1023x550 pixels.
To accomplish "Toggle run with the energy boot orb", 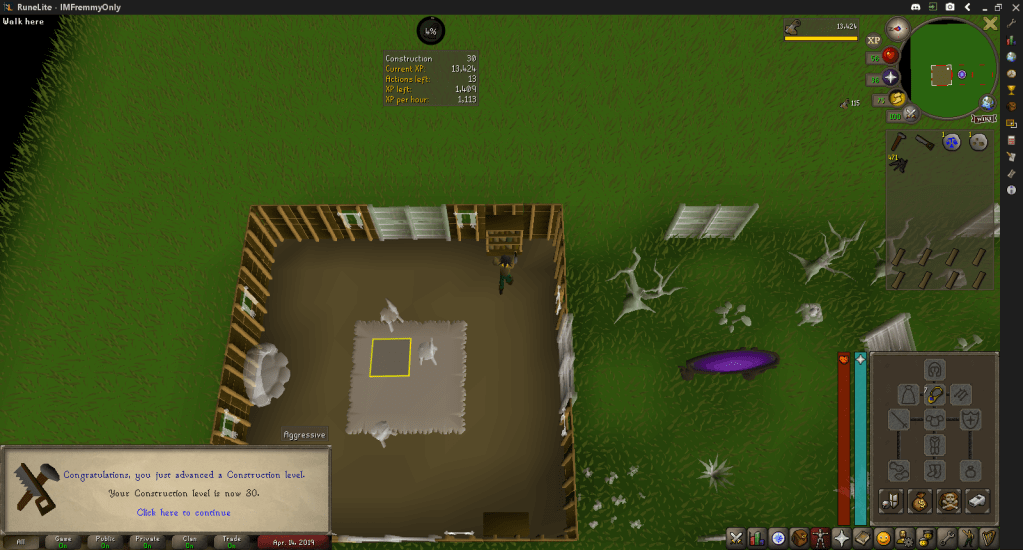I will pyautogui.click(x=897, y=99).
